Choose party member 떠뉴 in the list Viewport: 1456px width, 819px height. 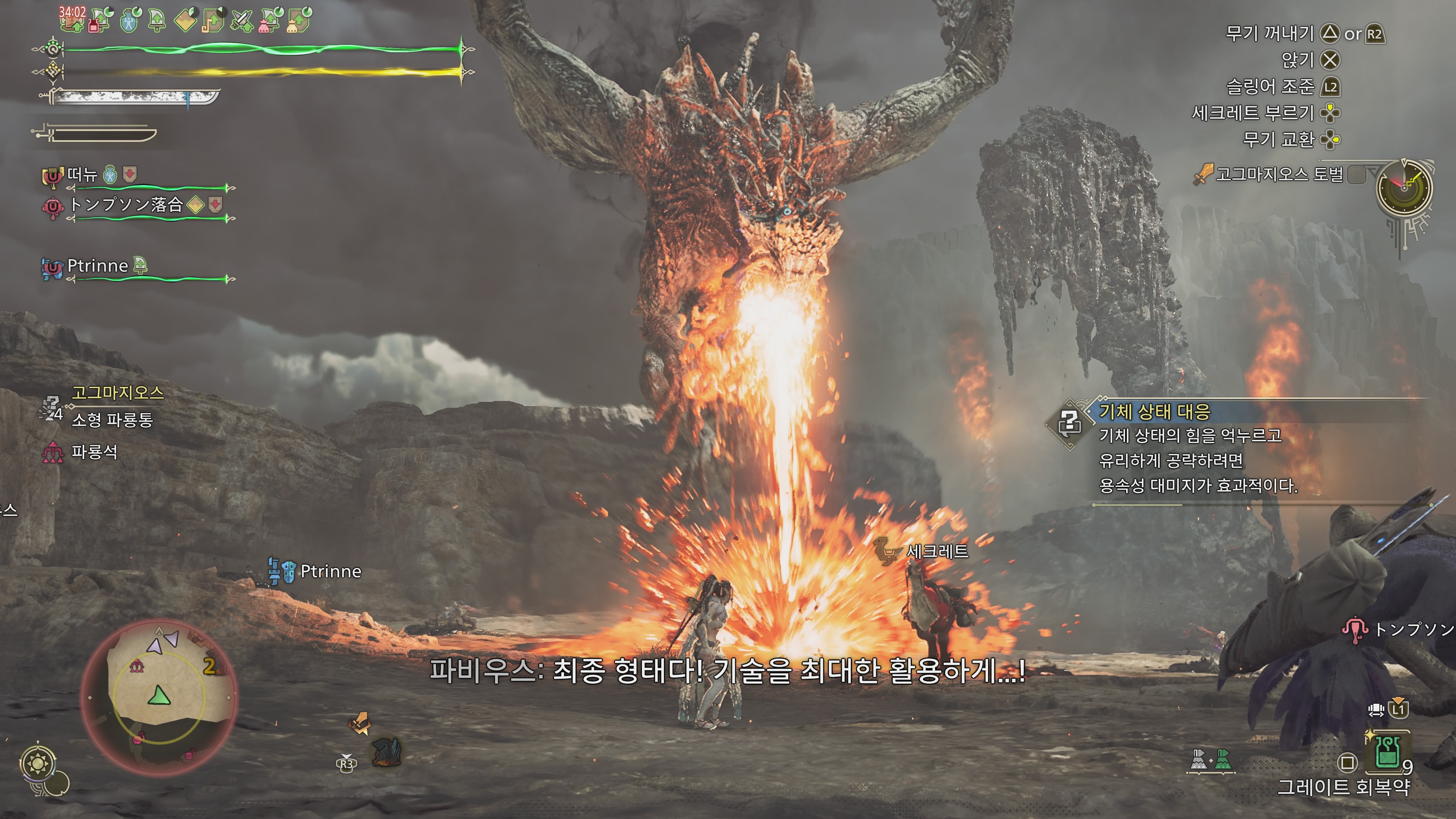coord(83,175)
